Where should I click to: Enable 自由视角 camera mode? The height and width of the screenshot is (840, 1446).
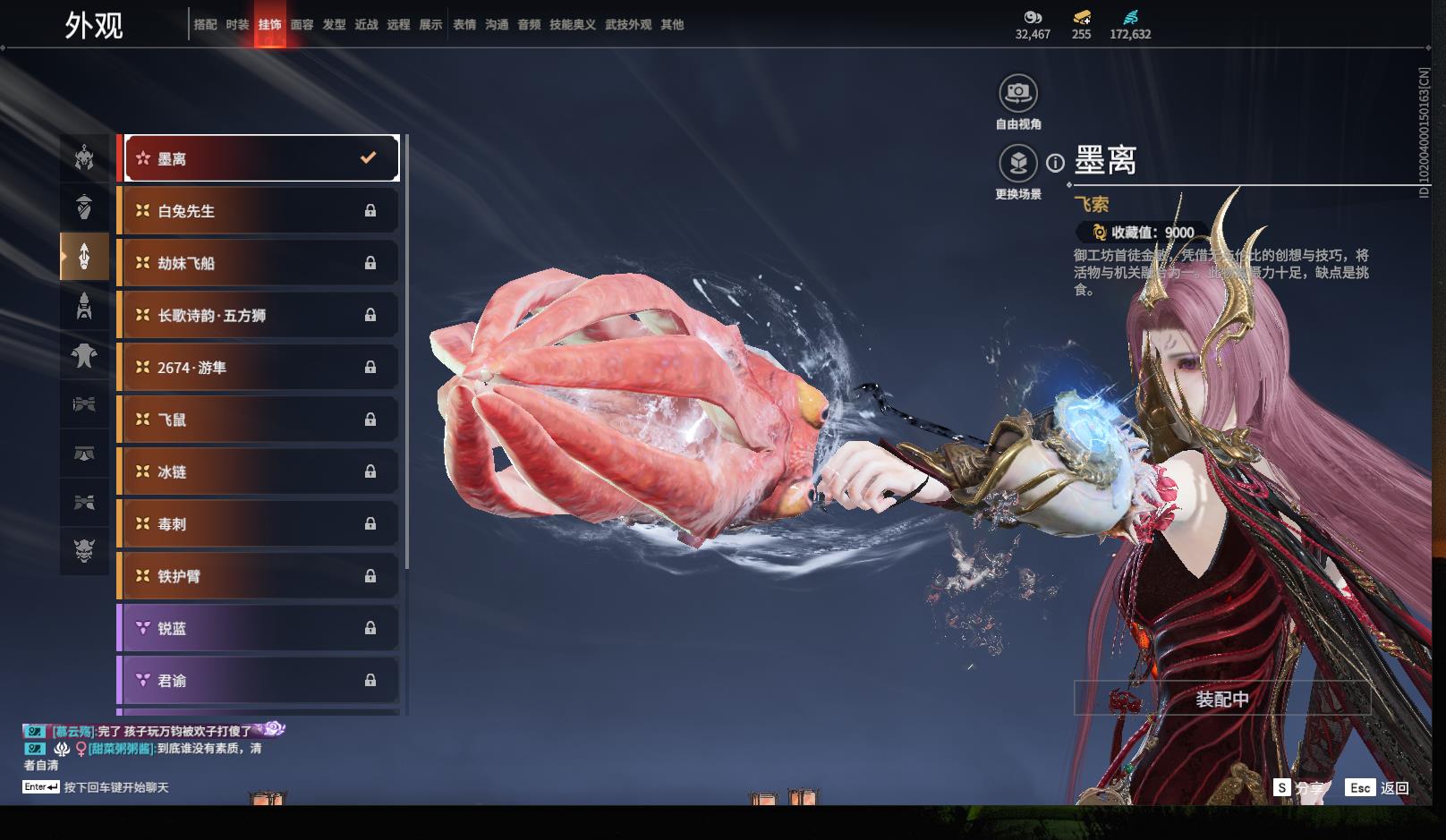pos(1018,93)
